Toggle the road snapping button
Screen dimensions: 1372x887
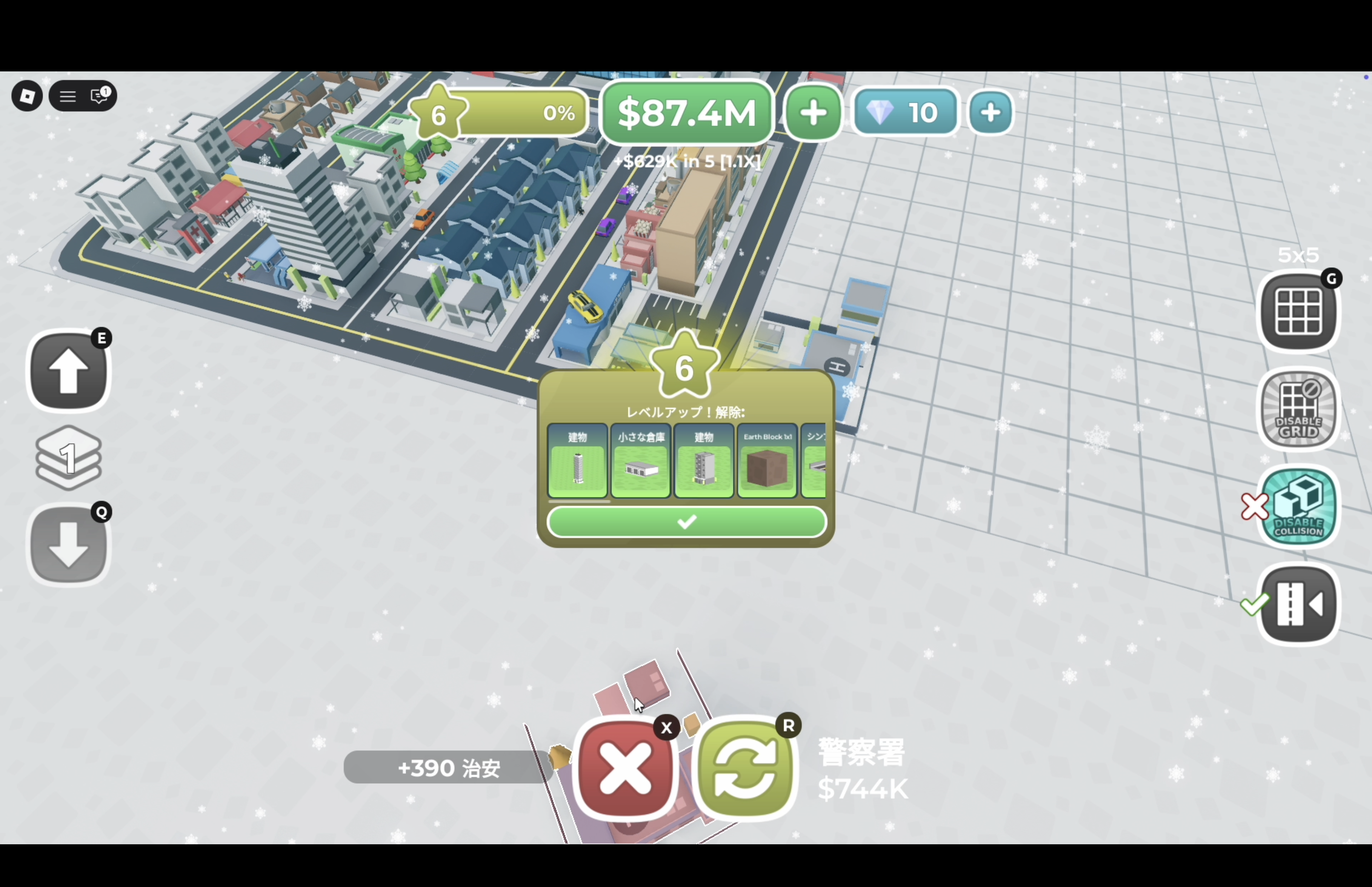coord(1298,604)
